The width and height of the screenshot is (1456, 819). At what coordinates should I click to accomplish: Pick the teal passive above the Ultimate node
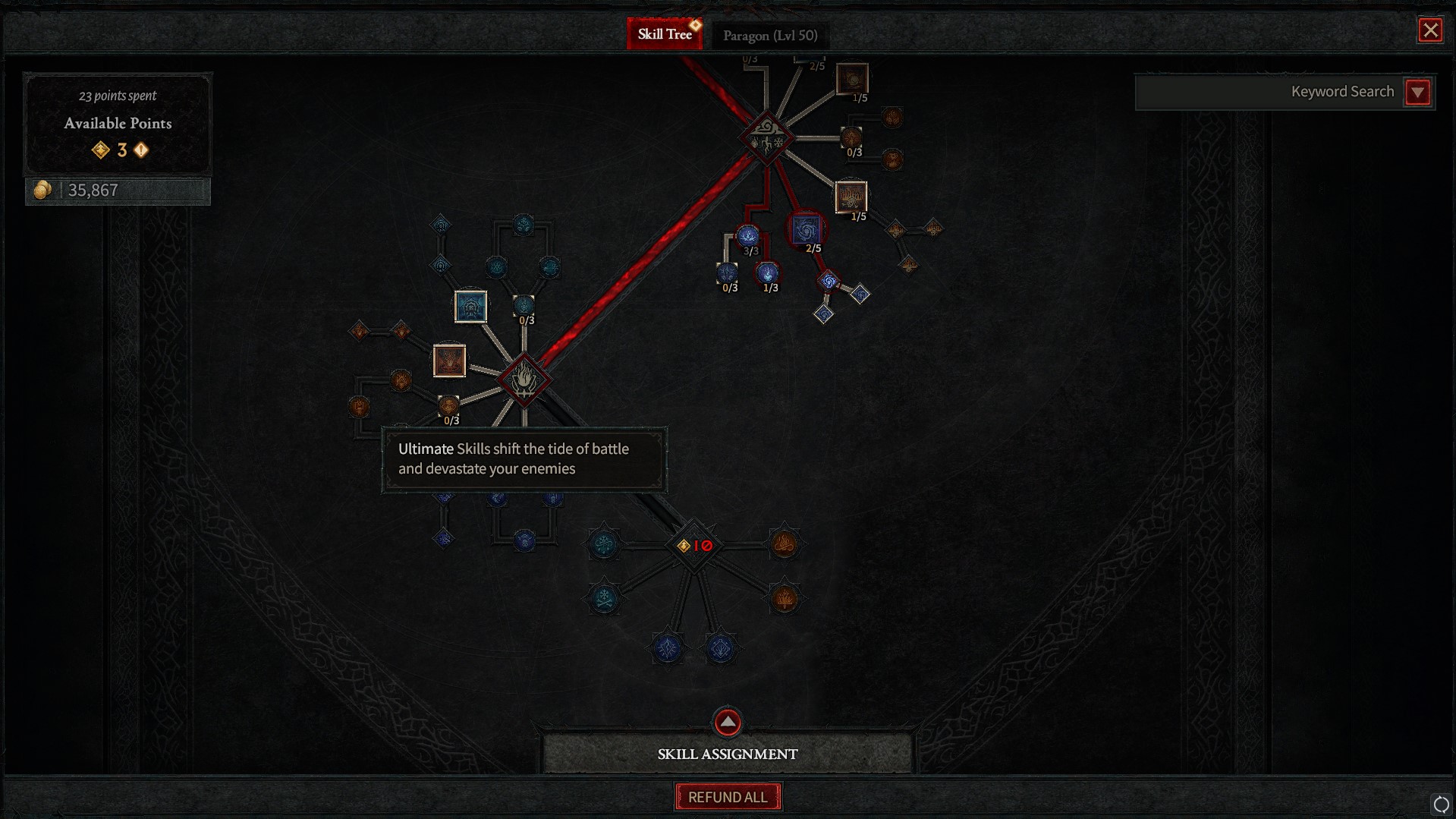524,305
